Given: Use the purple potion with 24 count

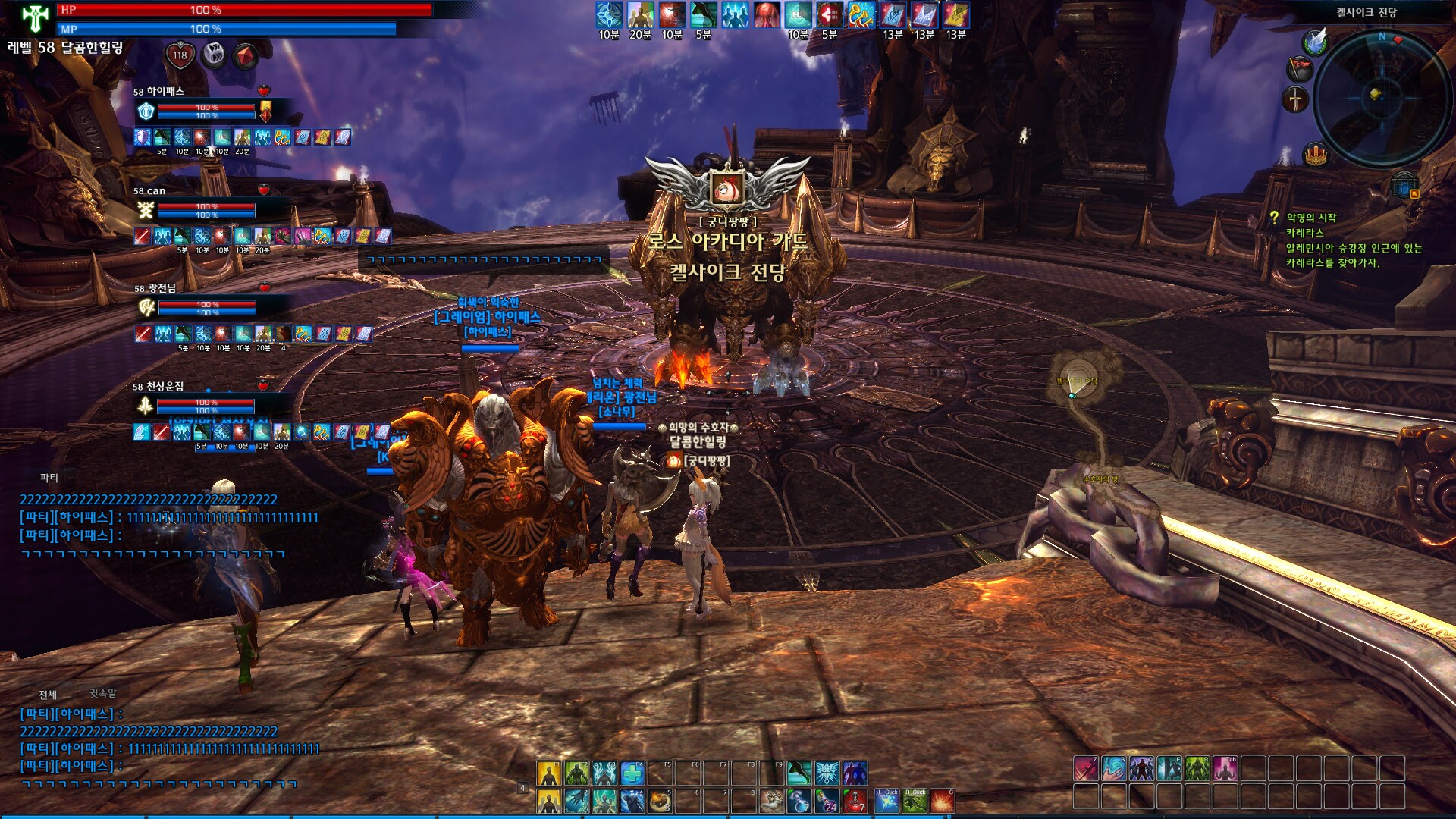Looking at the screenshot, I should tap(827, 801).
